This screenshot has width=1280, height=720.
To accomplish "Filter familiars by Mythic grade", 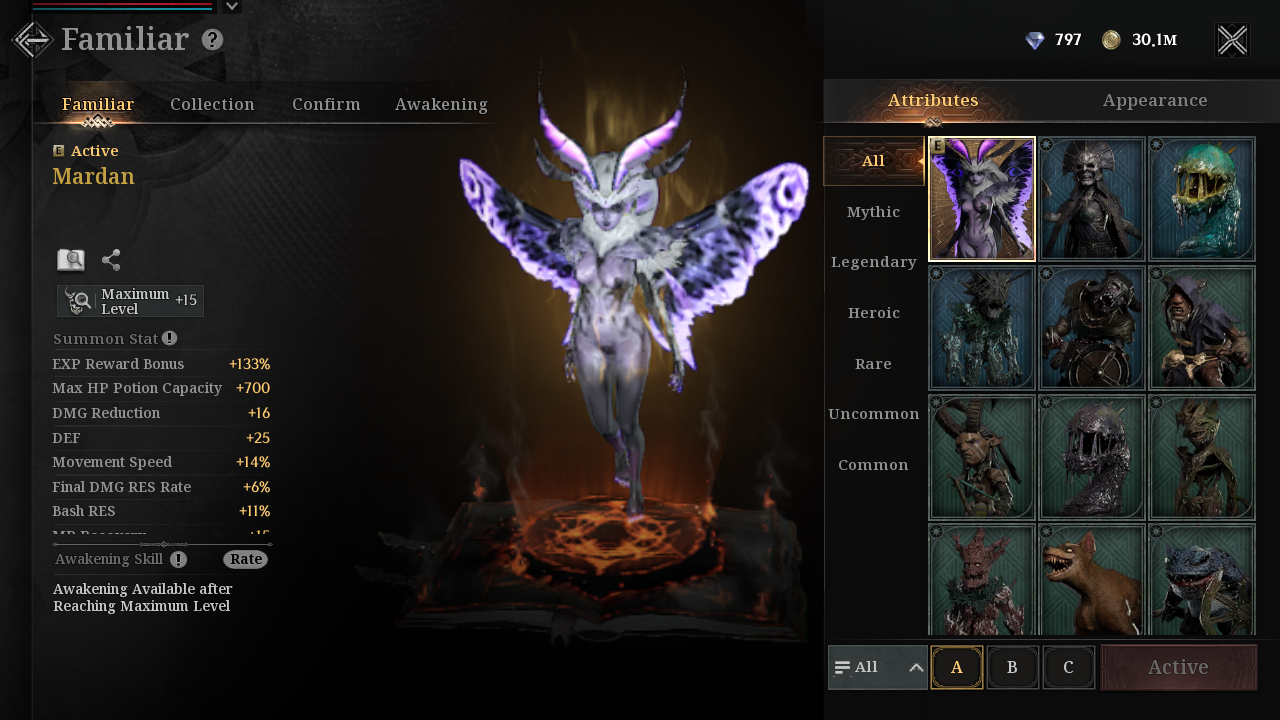I will (x=873, y=212).
